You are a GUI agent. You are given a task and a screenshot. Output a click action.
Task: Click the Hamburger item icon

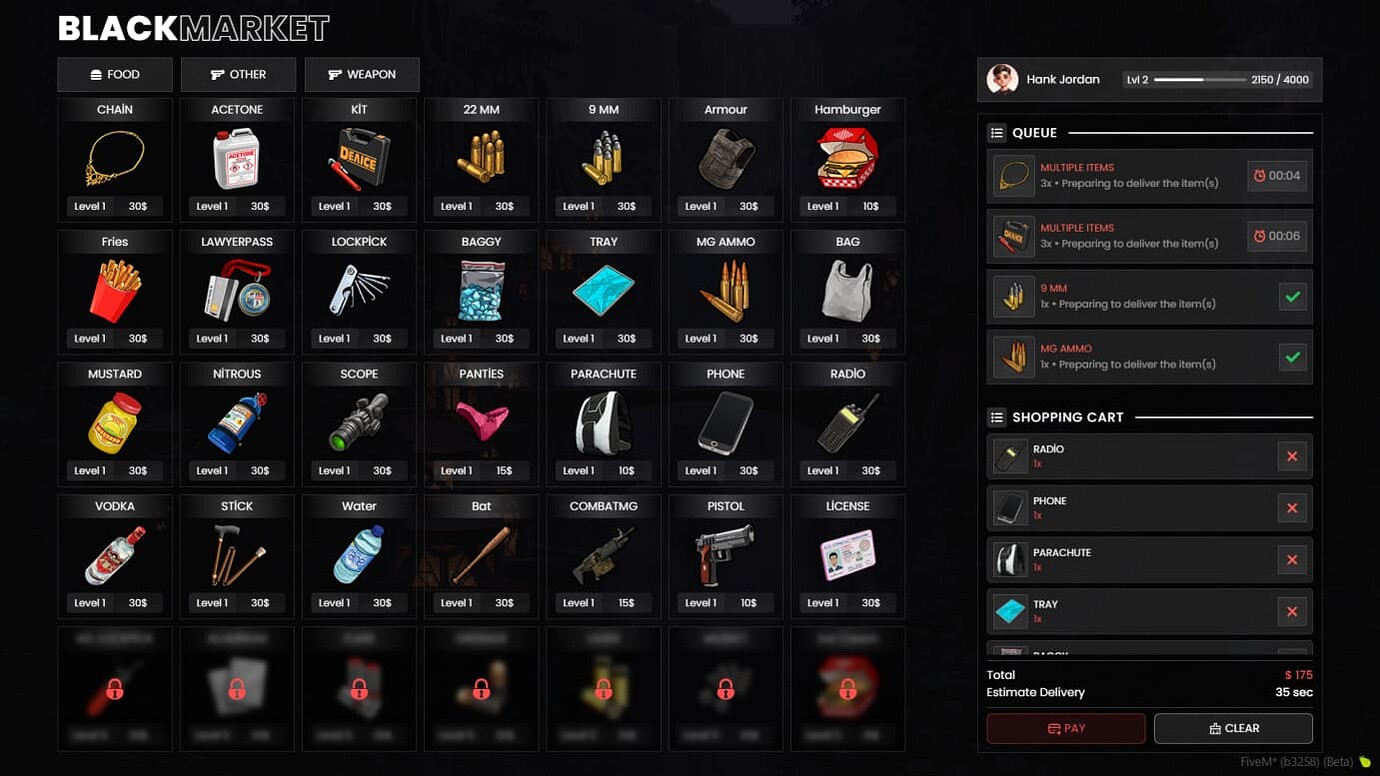(846, 157)
